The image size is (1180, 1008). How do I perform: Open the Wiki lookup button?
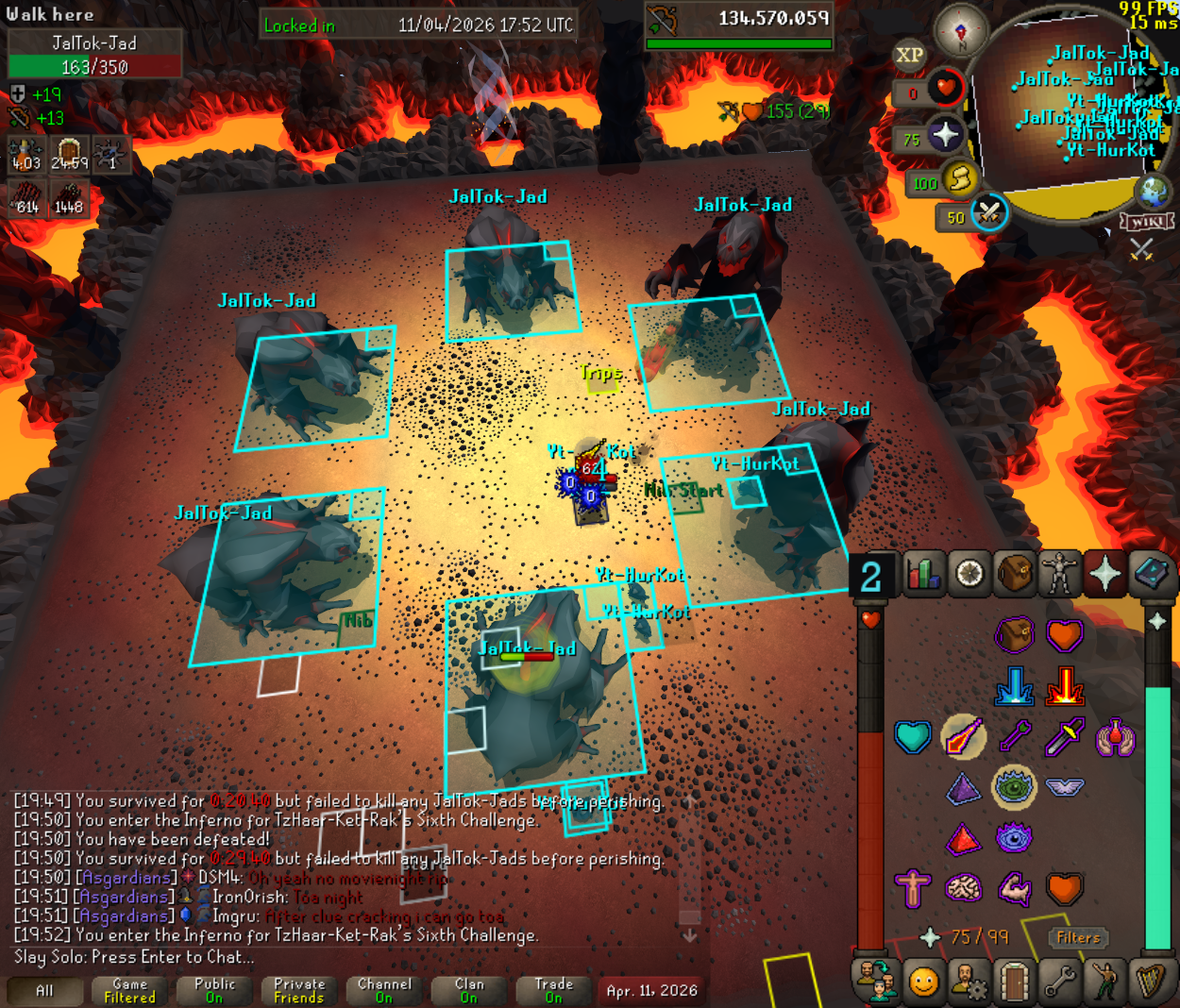1146,222
